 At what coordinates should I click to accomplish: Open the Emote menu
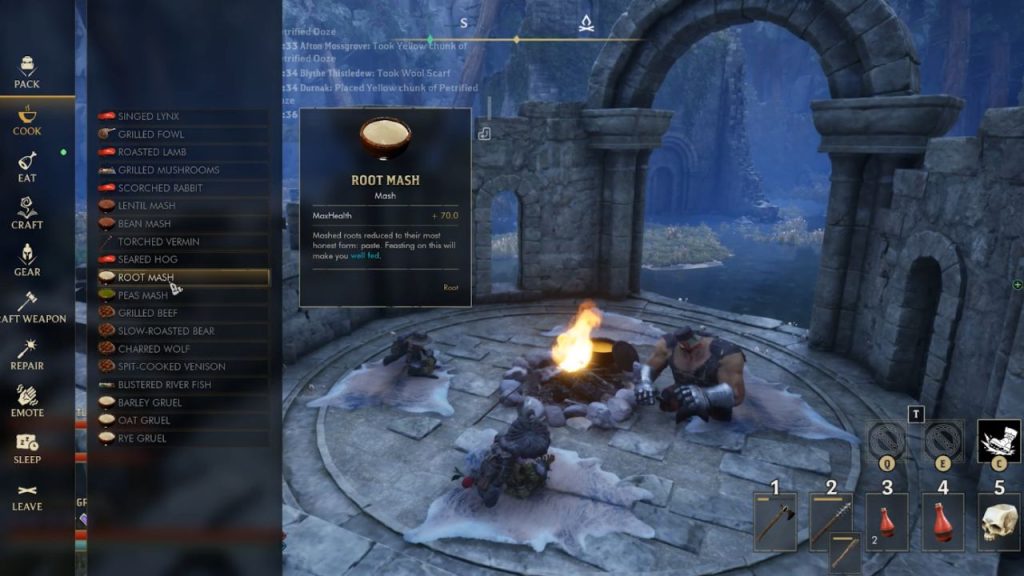pos(27,401)
